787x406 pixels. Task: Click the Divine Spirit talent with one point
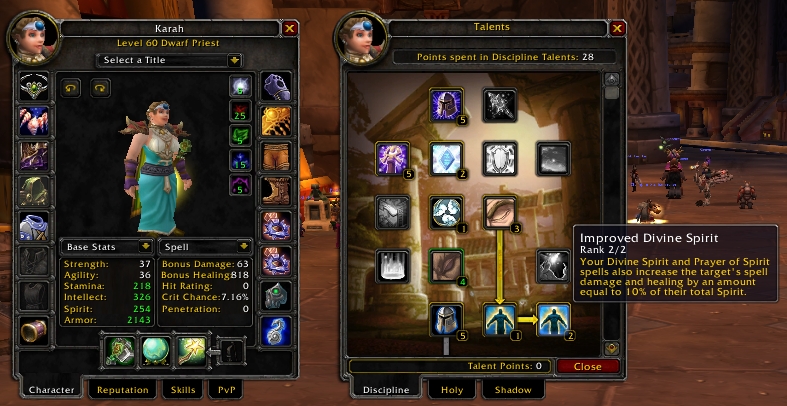tap(498, 319)
